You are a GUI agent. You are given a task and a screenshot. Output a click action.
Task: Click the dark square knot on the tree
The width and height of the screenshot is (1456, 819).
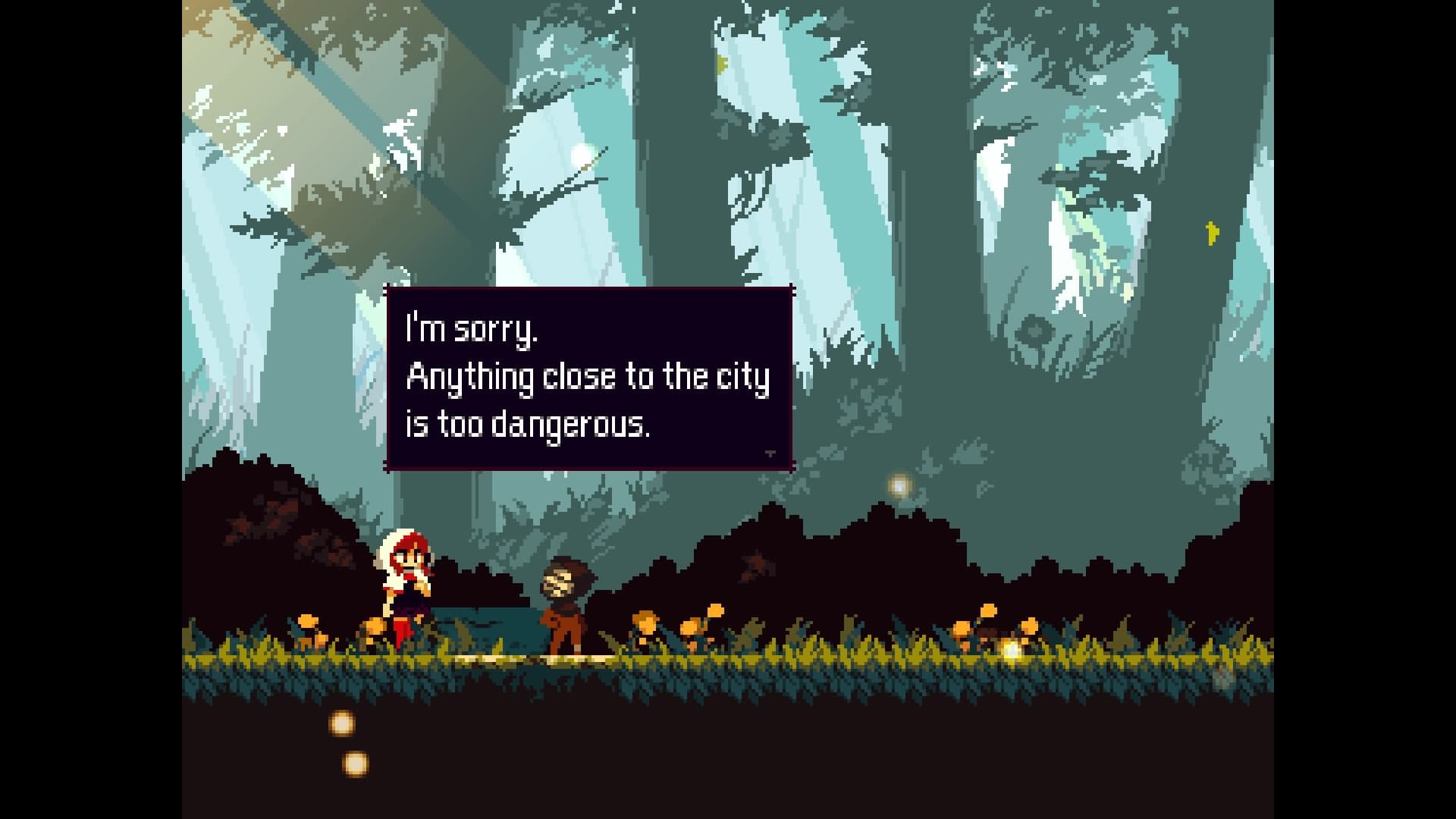pos(1034,331)
